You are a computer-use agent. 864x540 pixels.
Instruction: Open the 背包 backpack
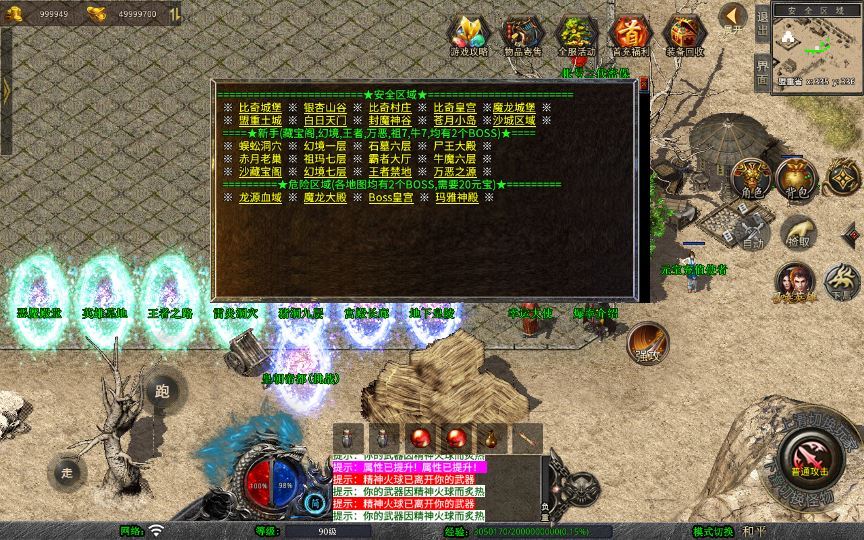coord(796,179)
